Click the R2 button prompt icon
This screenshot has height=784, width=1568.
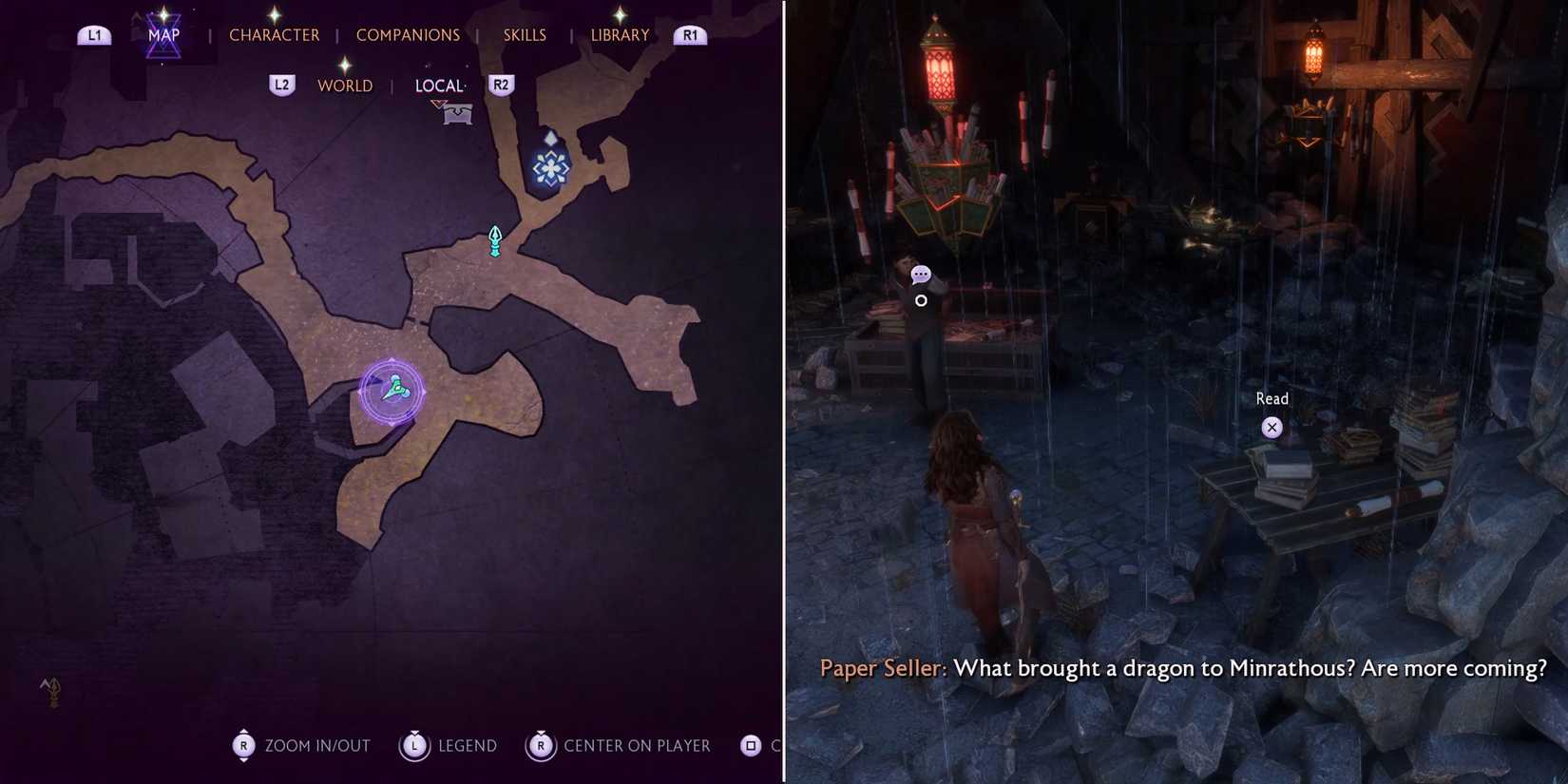click(501, 85)
